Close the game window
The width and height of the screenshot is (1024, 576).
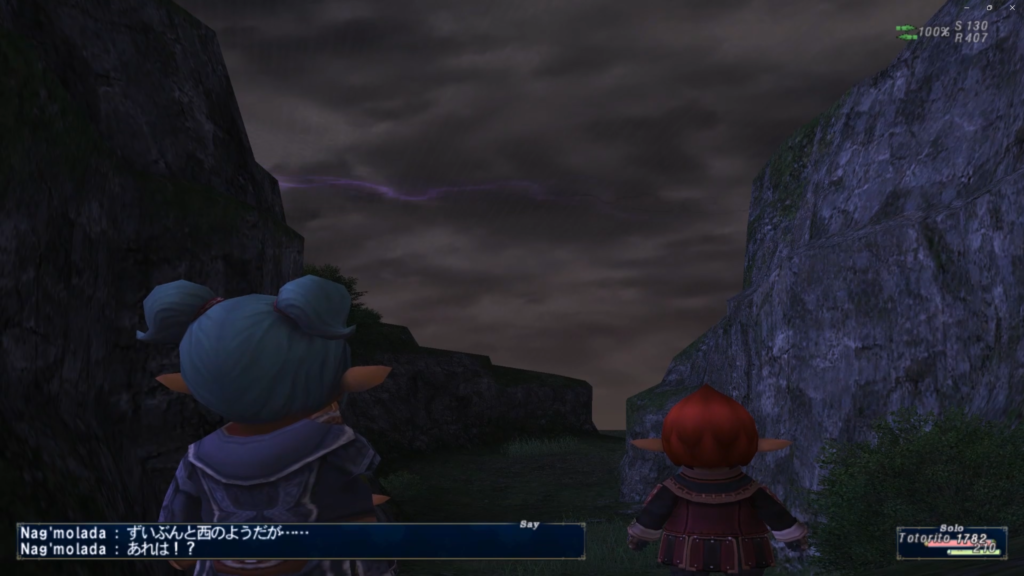(1011, 7)
